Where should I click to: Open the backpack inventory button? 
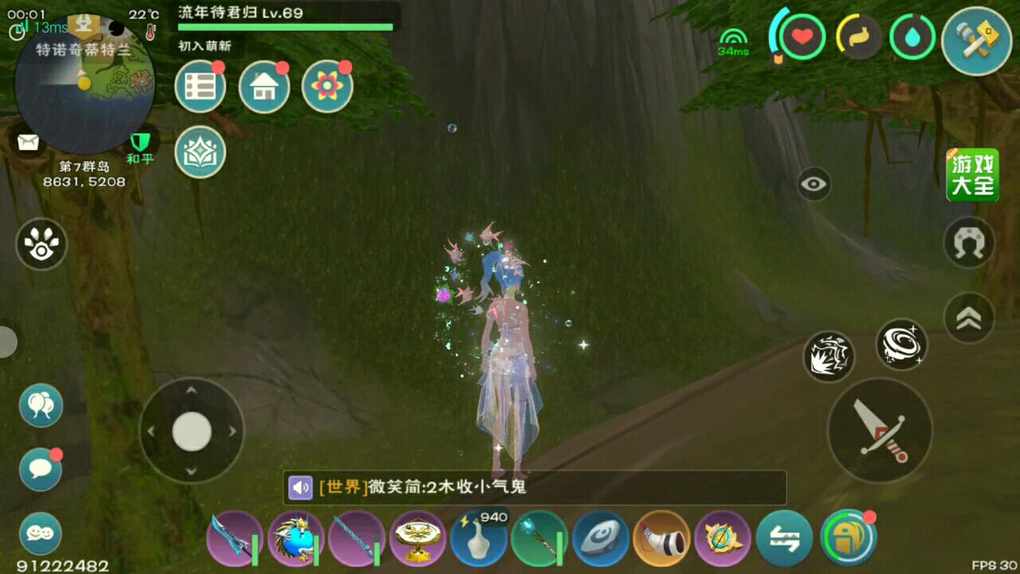(847, 539)
